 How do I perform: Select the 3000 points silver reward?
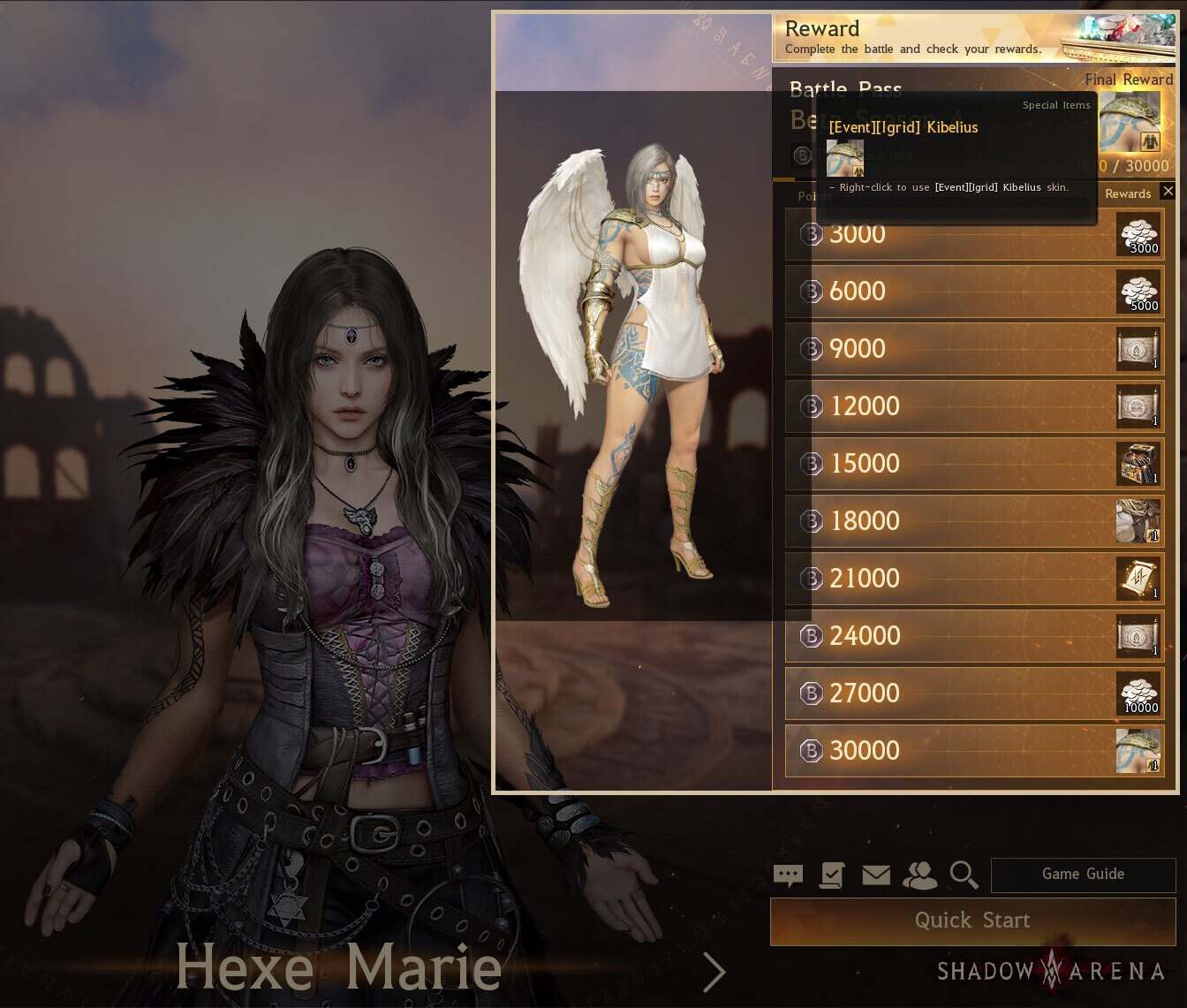[x=1138, y=234]
